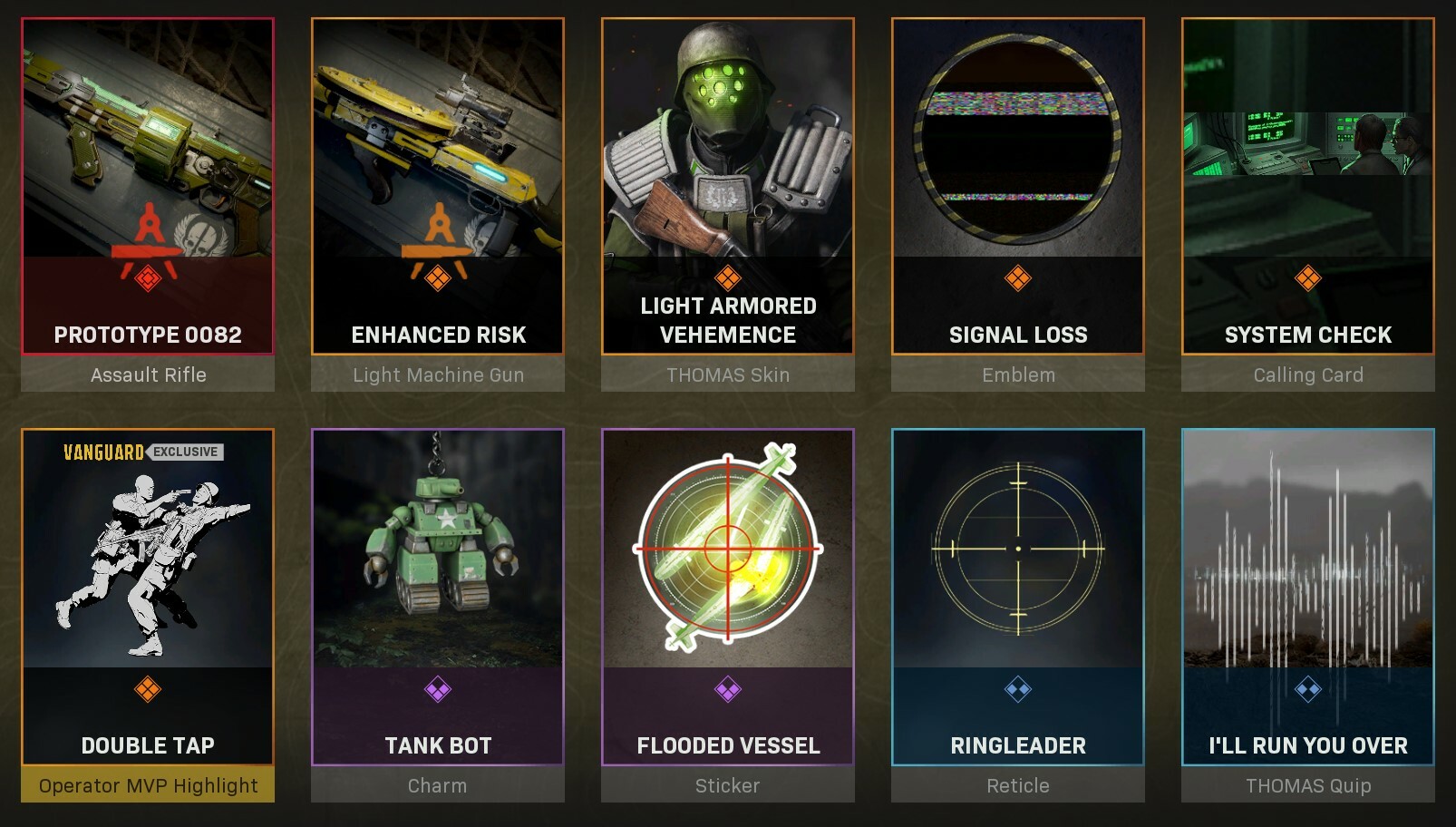The width and height of the screenshot is (1456, 827).
Task: Select the purple rarity icon on Flooded Vessel
Action: click(x=728, y=691)
